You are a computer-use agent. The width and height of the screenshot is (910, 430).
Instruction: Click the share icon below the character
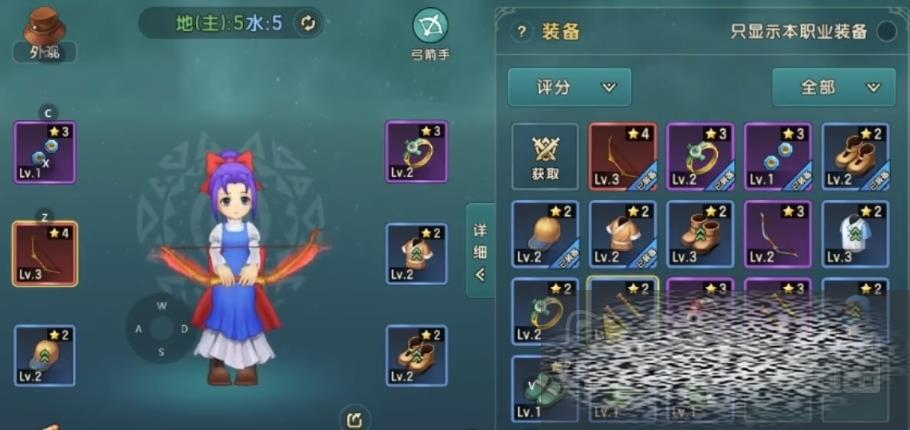click(354, 417)
